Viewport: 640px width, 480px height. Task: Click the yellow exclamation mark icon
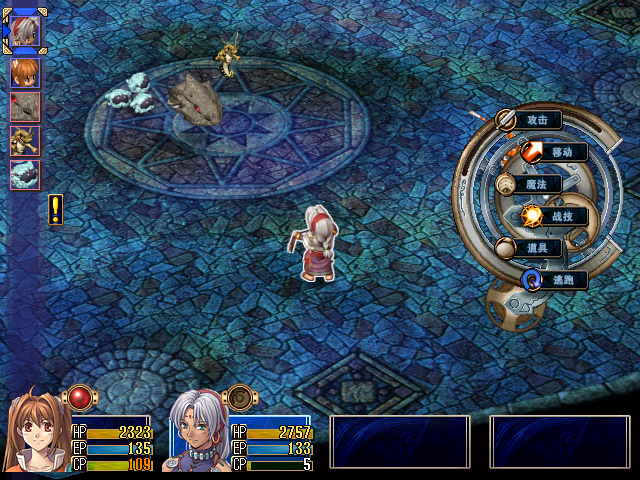coord(55,209)
